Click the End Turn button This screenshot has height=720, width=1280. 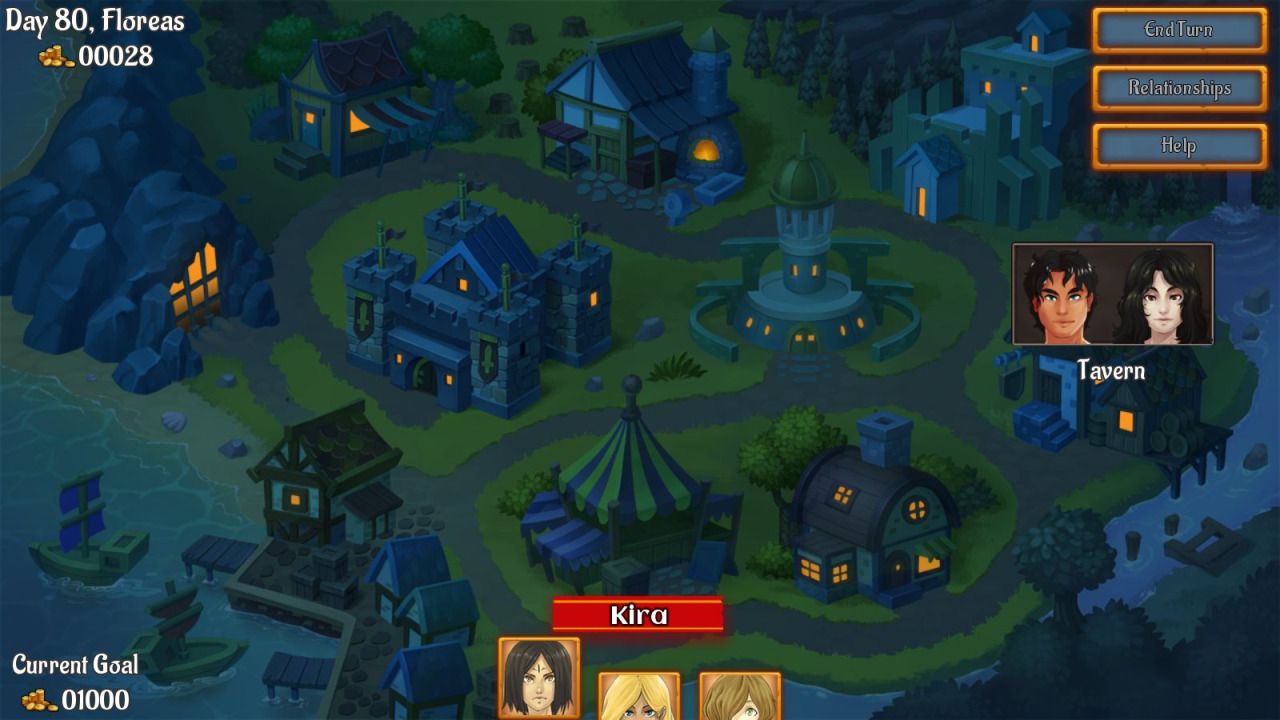pos(1178,29)
